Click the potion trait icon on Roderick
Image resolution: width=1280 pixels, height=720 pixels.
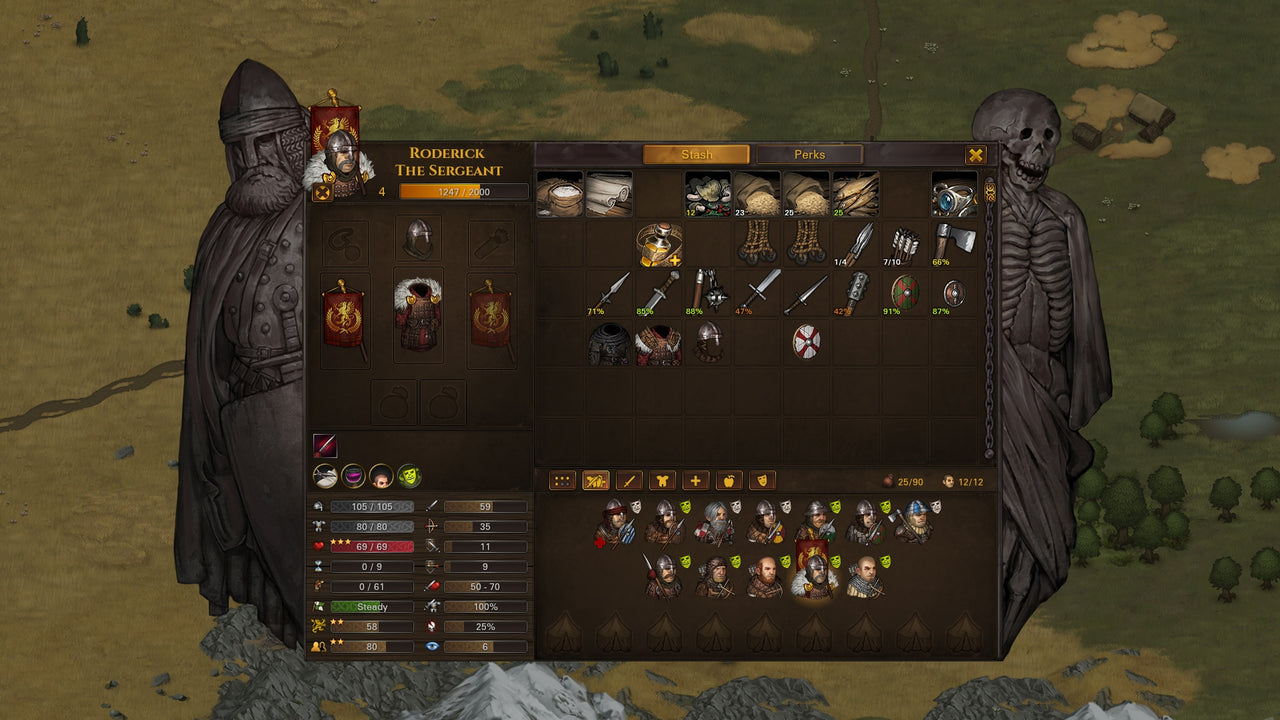[x=353, y=476]
